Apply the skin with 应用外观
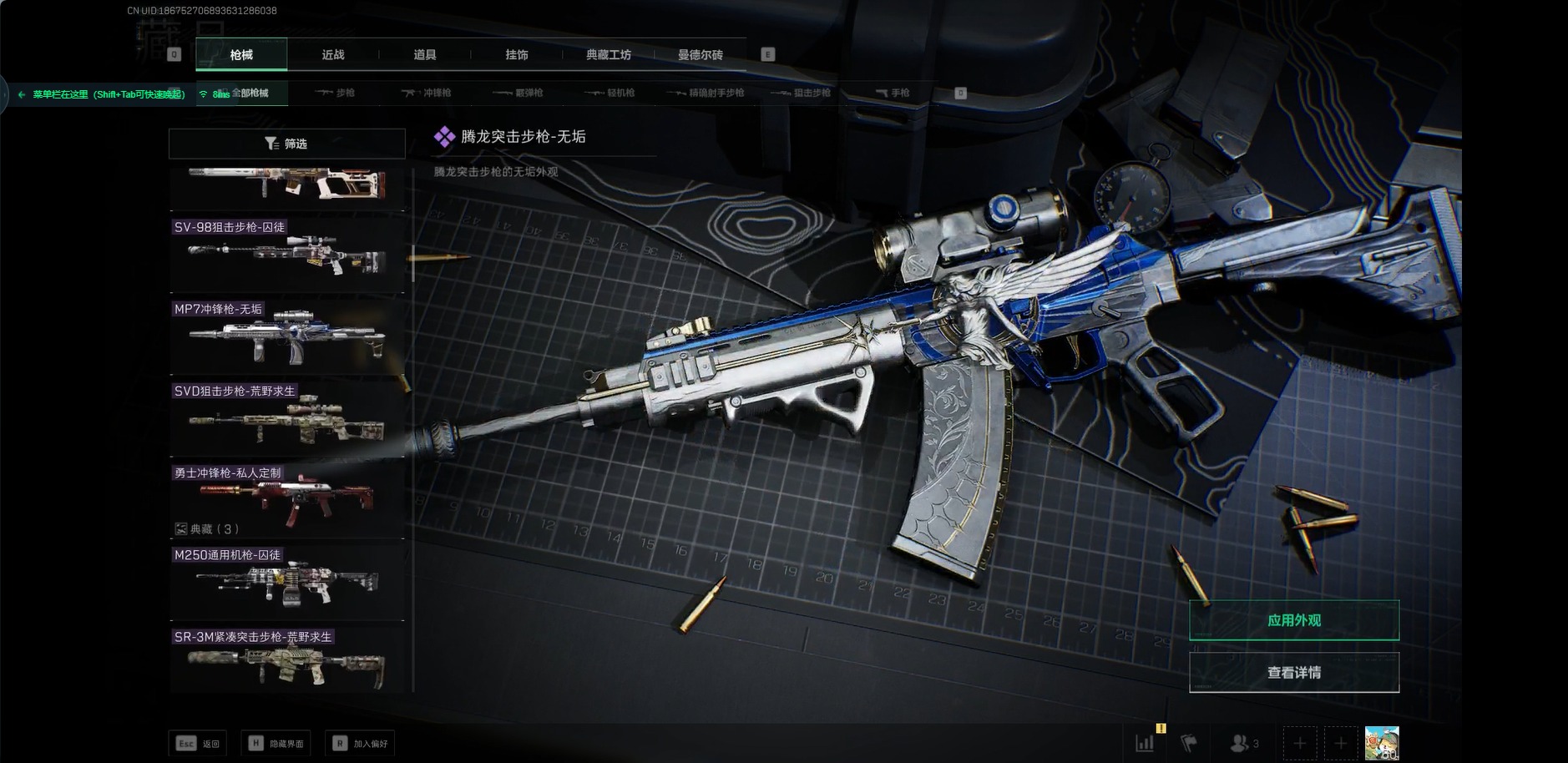This screenshot has height=763, width=1568. (1293, 620)
